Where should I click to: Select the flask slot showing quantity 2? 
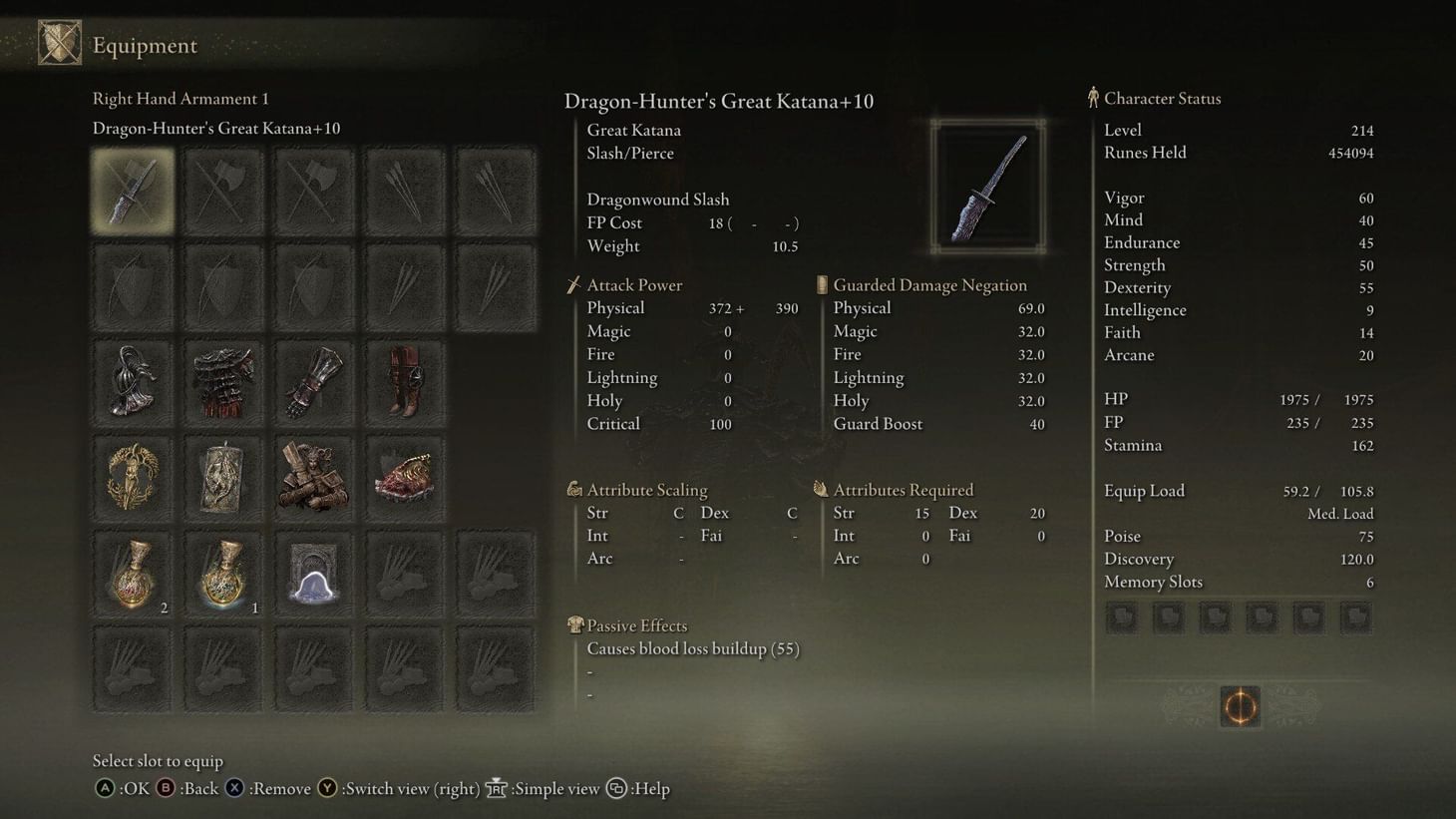[133, 575]
